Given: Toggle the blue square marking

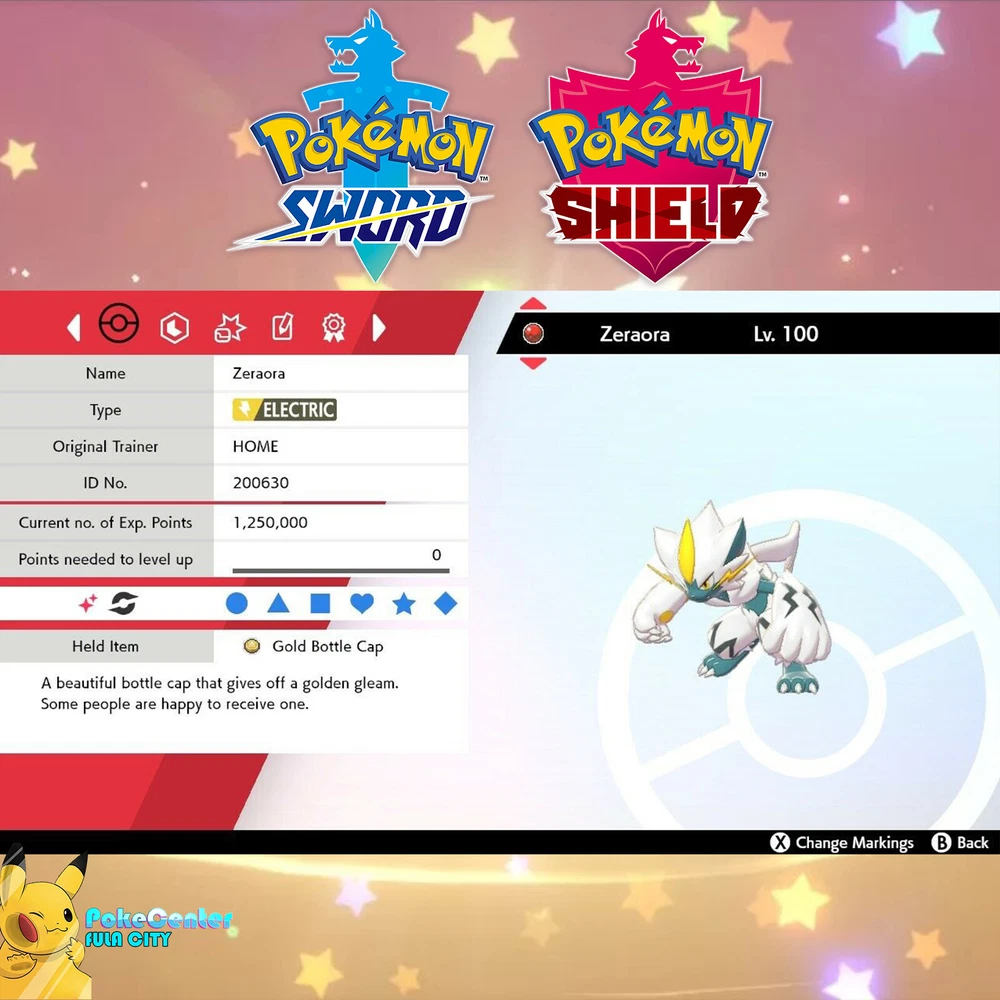Looking at the screenshot, I should pos(320,603).
